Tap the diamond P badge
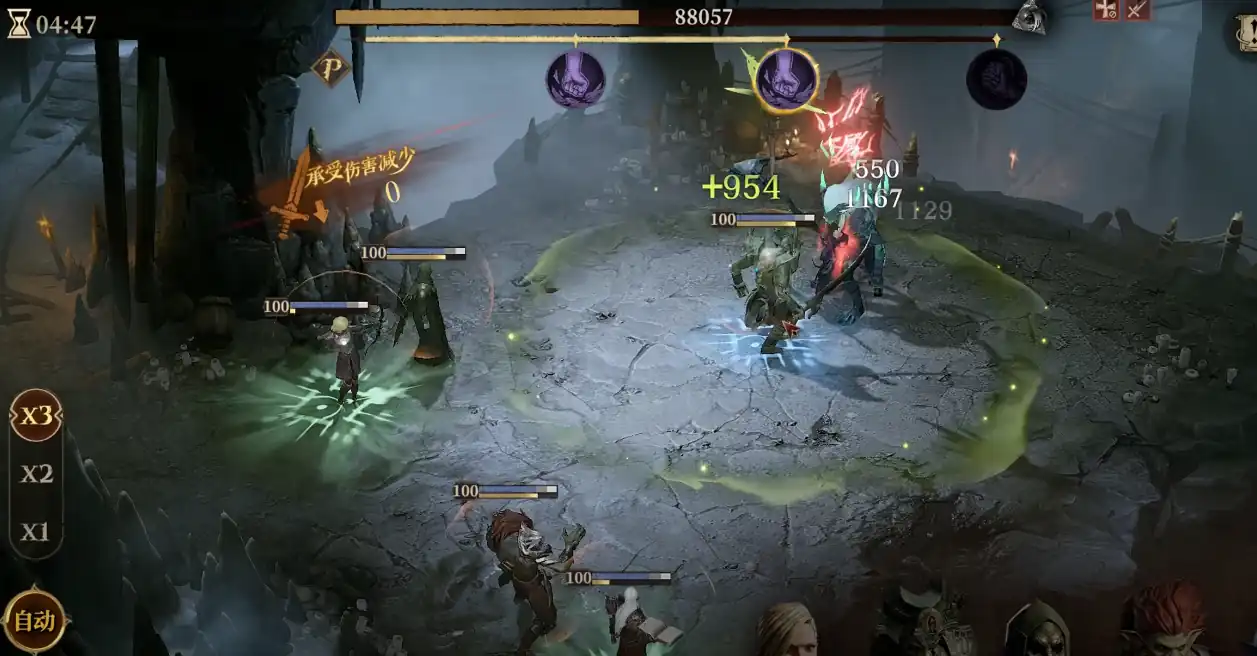 [x=330, y=67]
